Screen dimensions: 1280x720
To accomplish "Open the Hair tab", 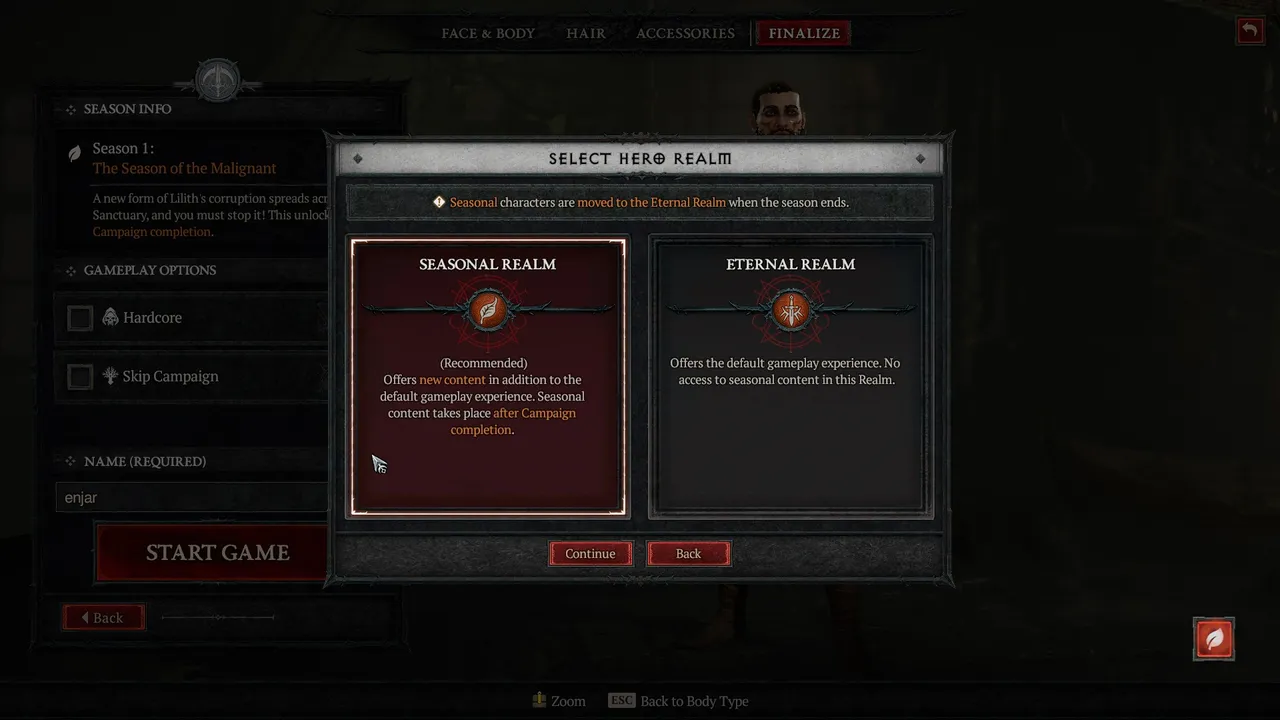I will (x=586, y=33).
